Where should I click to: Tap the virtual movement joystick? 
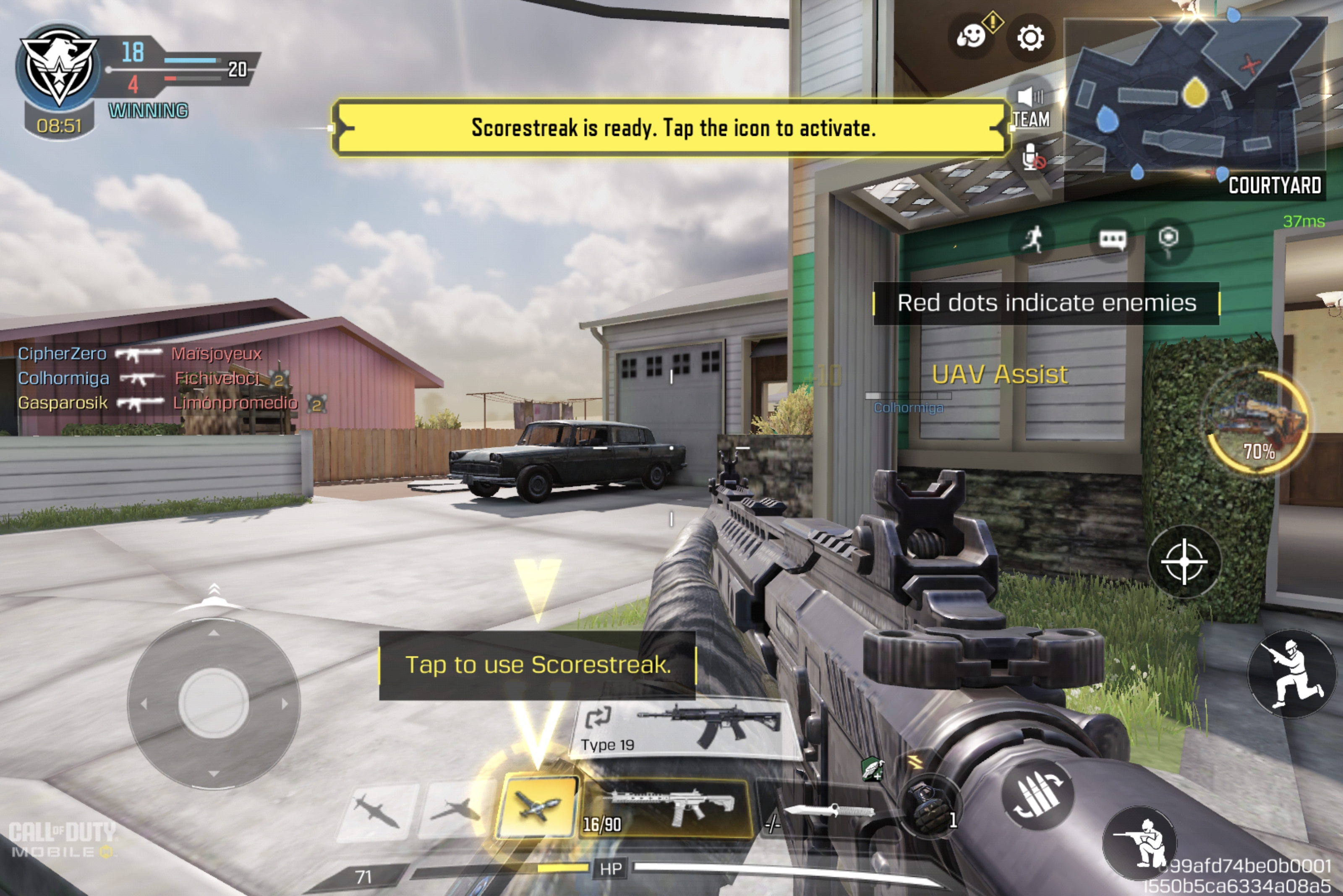[213, 703]
